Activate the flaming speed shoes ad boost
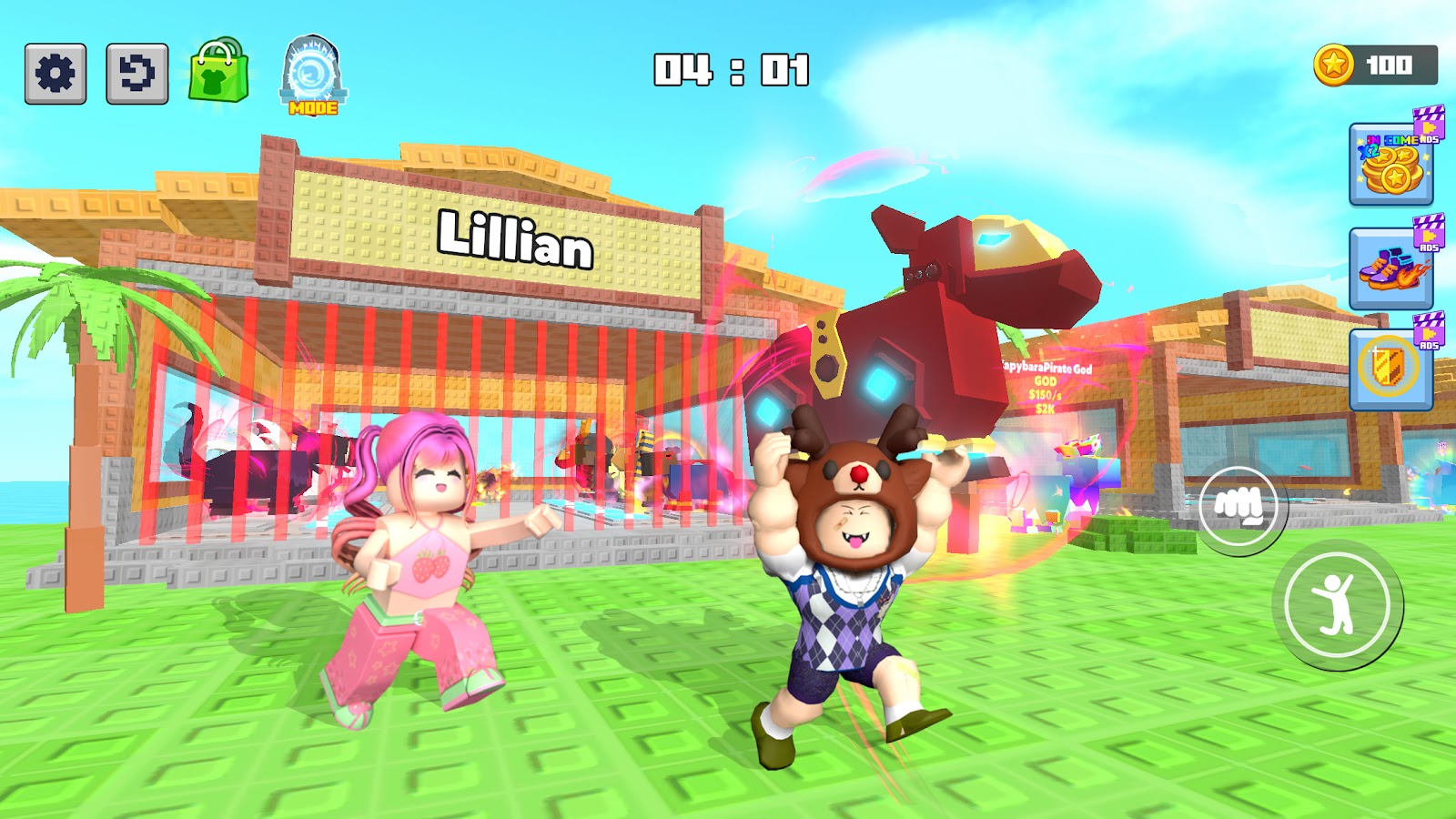Screen dimensions: 1456x819 pyautogui.click(x=1390, y=268)
